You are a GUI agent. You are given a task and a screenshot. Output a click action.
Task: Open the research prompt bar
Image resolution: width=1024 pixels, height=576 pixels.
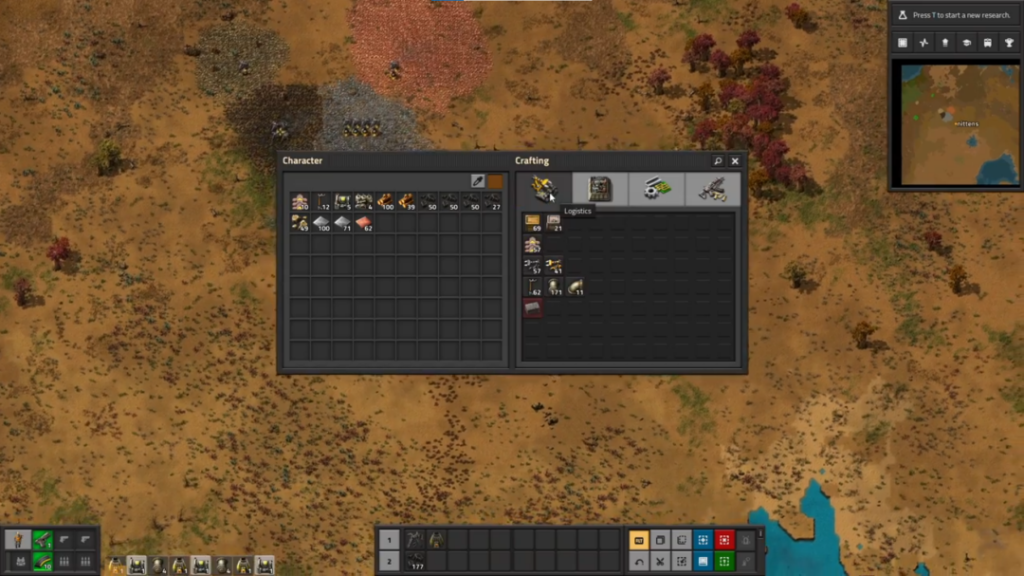pos(955,15)
